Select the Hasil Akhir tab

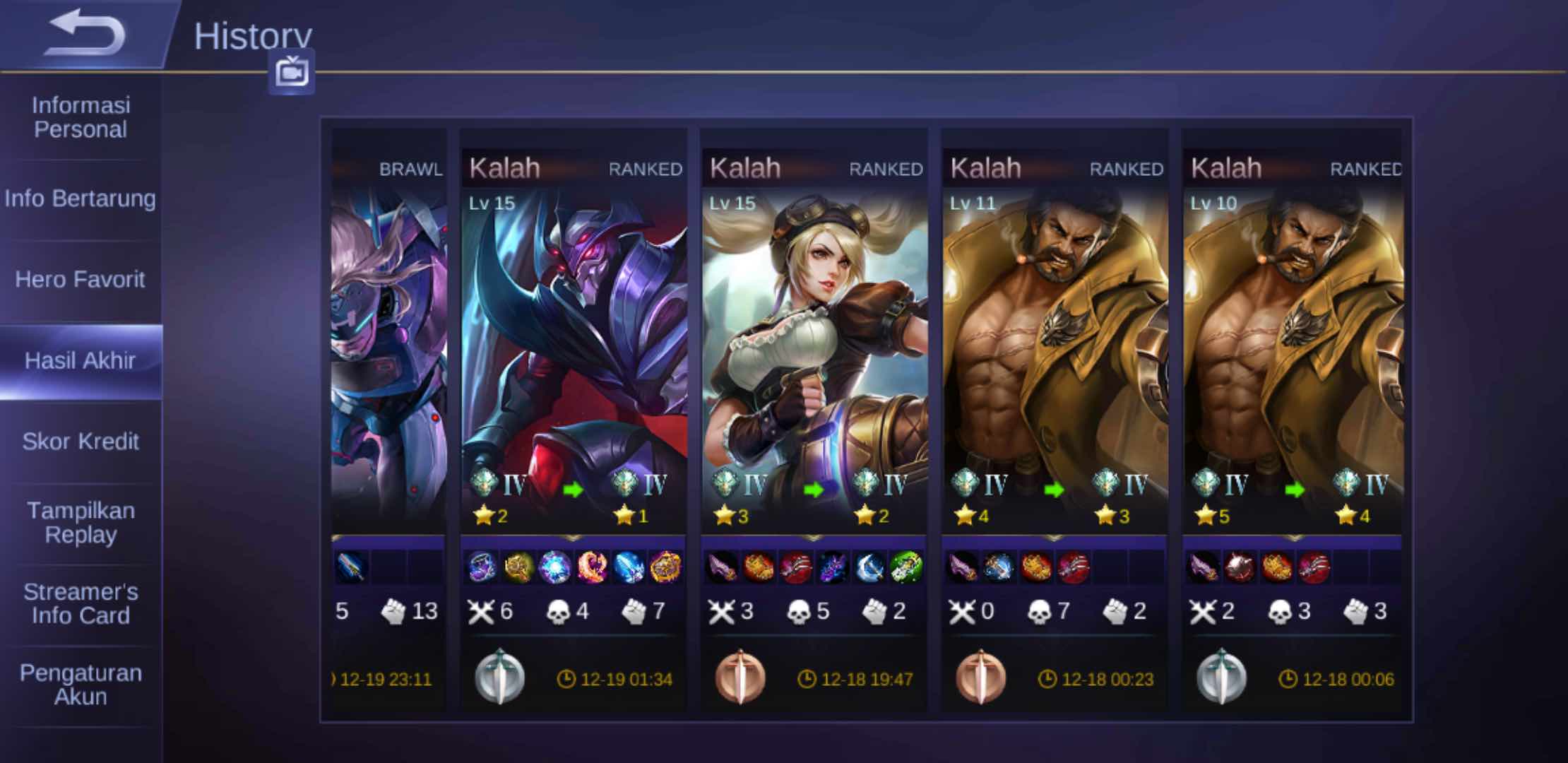[81, 361]
